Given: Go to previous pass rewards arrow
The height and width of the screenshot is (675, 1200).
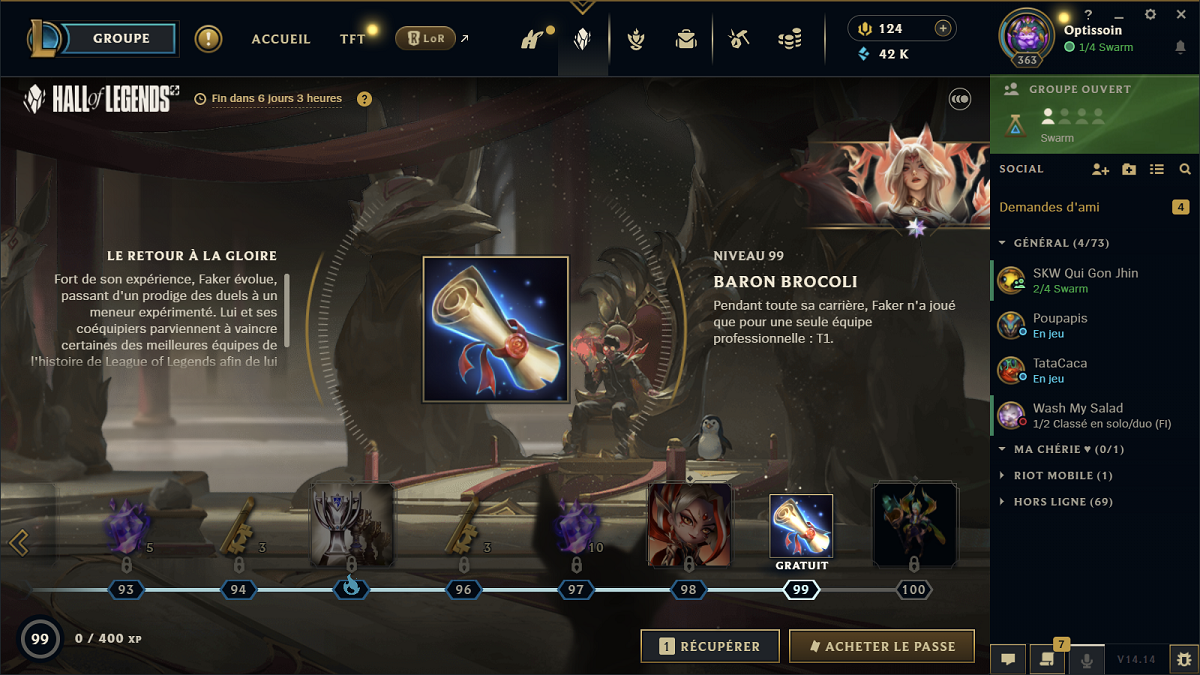Looking at the screenshot, I should point(17,542).
